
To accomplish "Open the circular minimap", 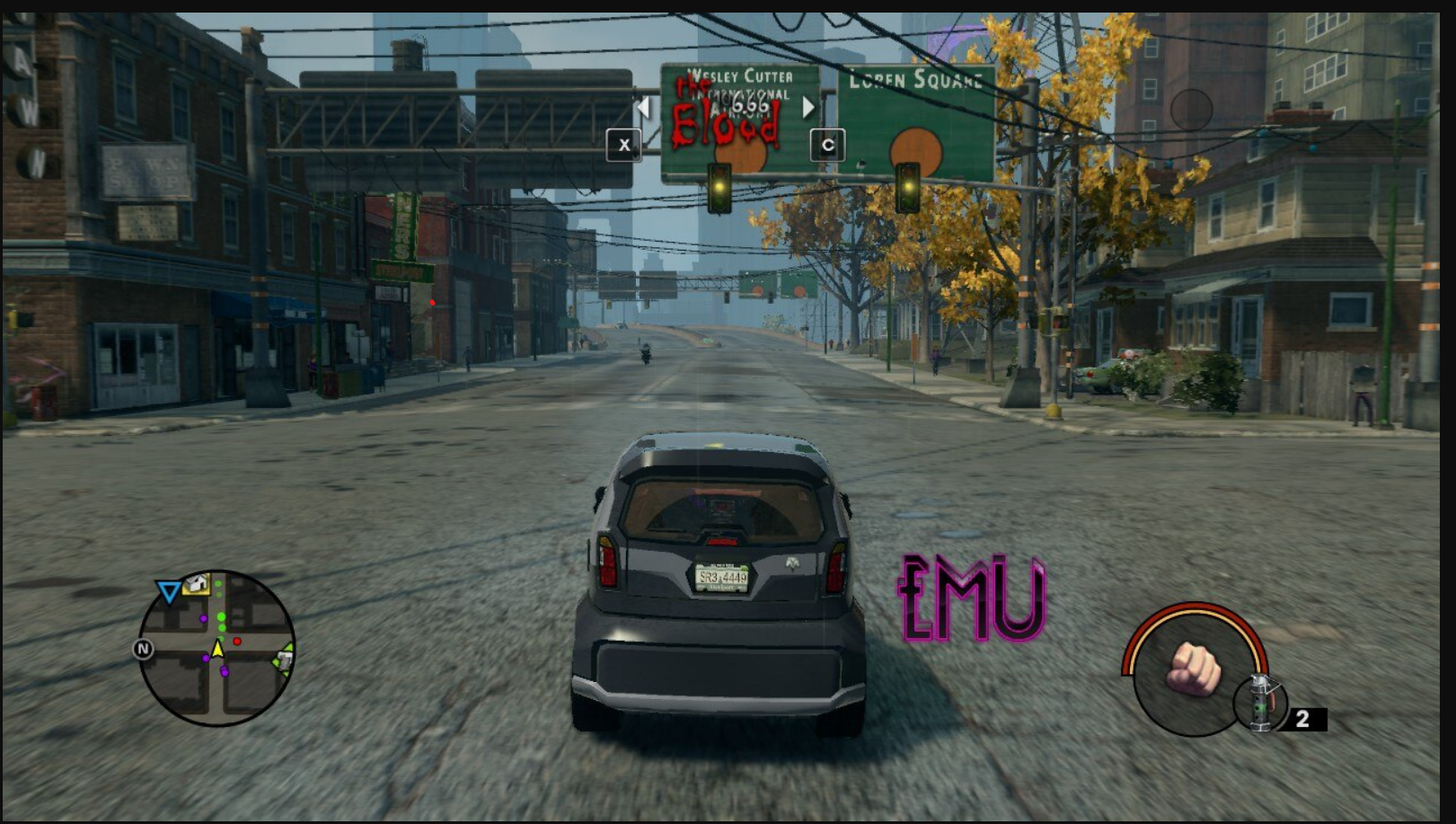I will click(x=217, y=649).
